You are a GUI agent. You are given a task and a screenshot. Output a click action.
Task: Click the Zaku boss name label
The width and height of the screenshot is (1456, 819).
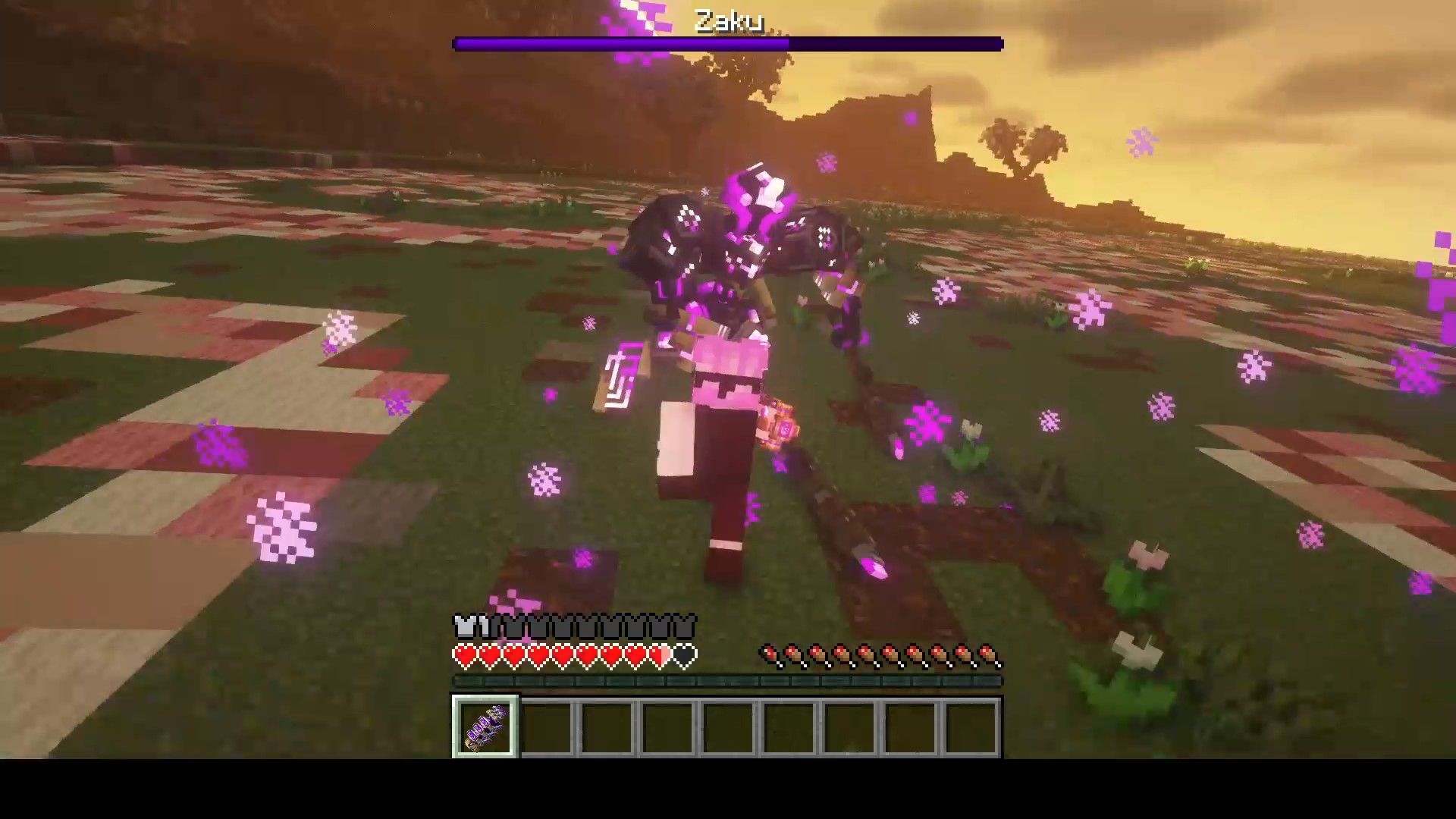(x=730, y=18)
